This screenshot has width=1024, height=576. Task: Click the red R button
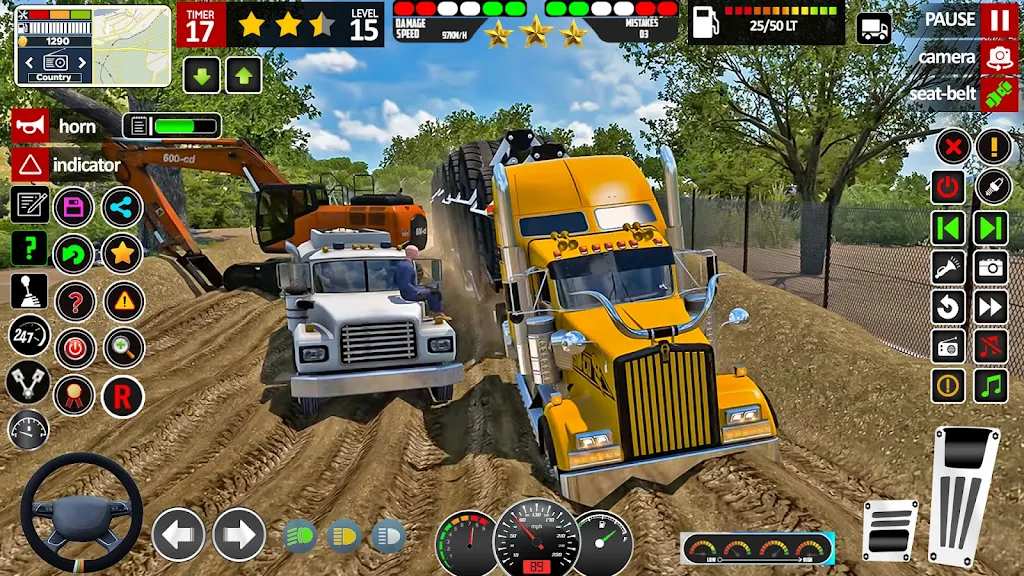[122, 397]
